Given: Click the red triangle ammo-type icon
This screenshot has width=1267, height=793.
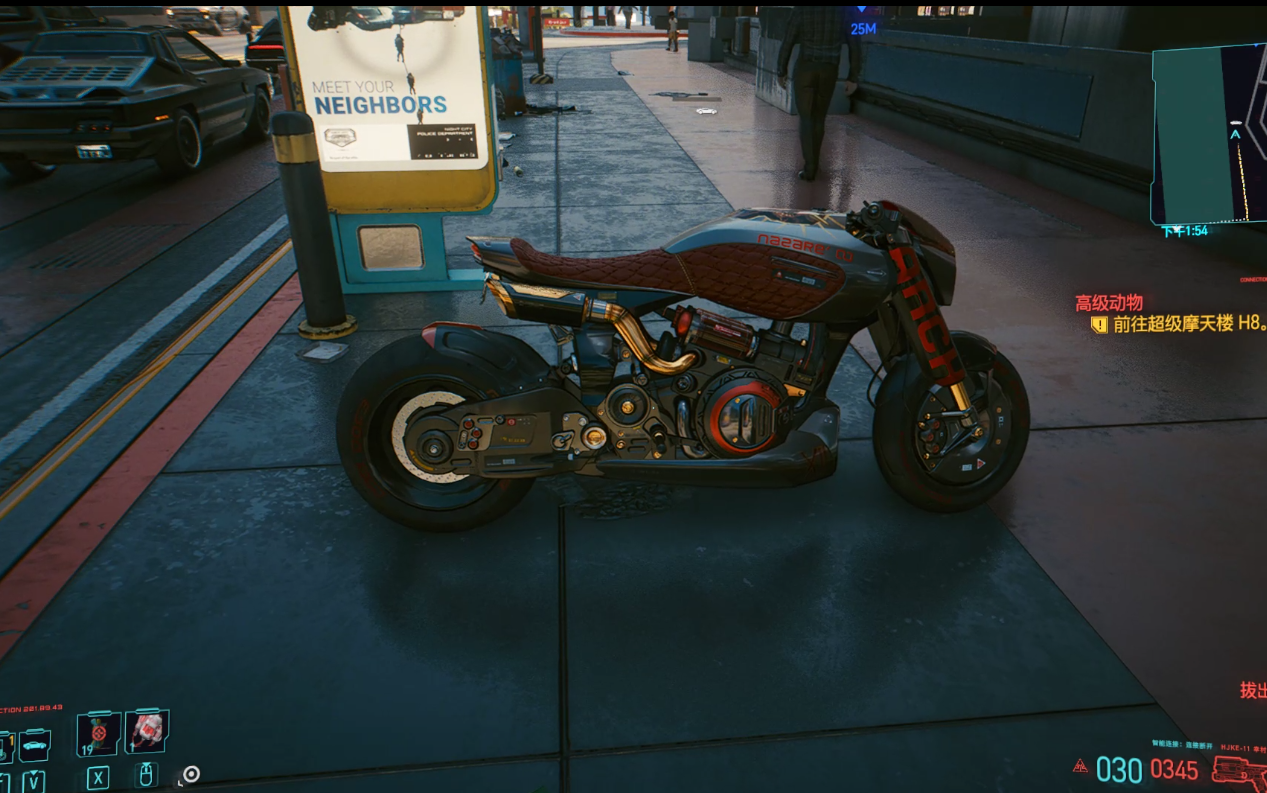Looking at the screenshot, I should click(x=1080, y=767).
